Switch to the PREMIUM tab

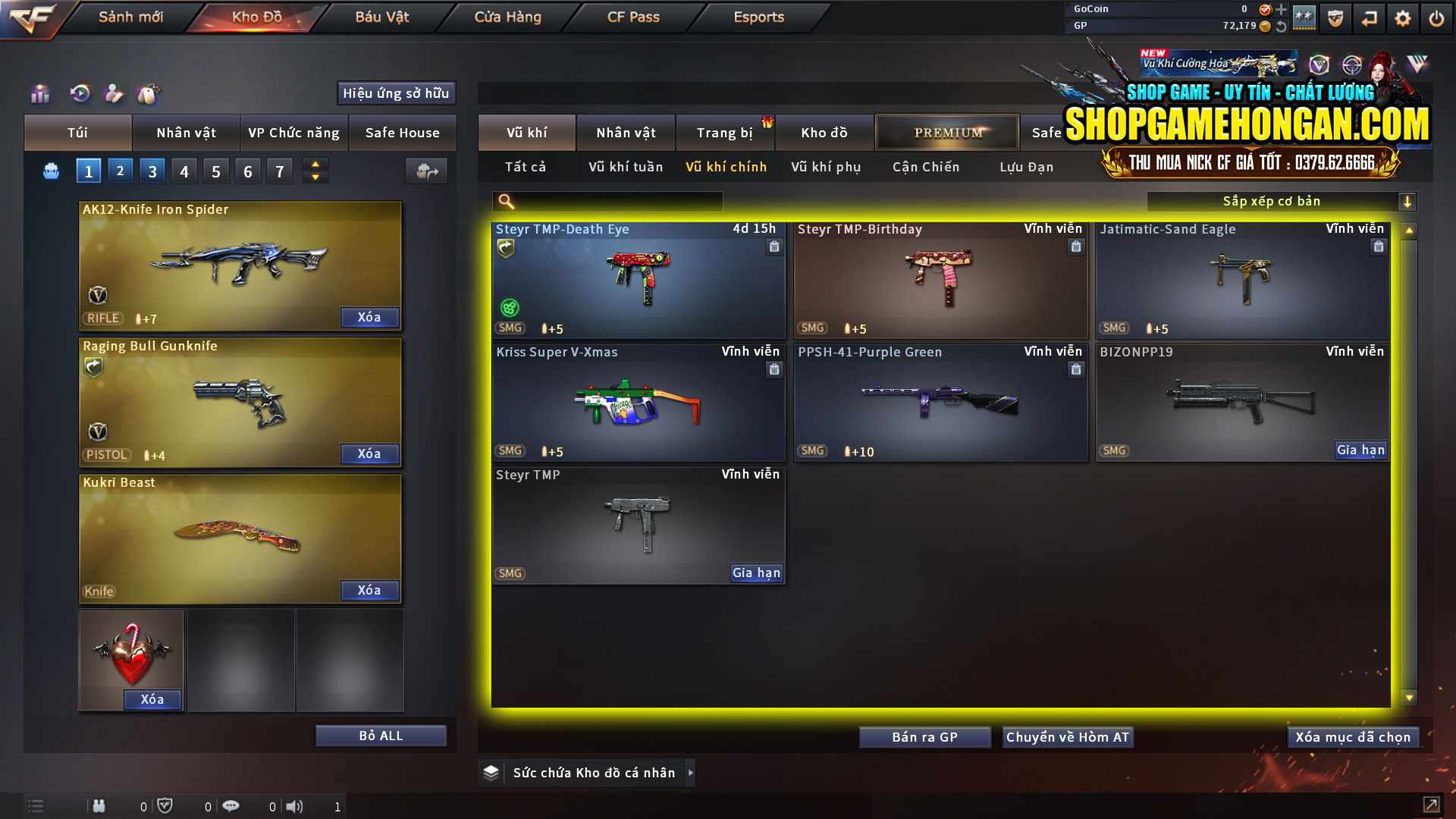coord(947,132)
